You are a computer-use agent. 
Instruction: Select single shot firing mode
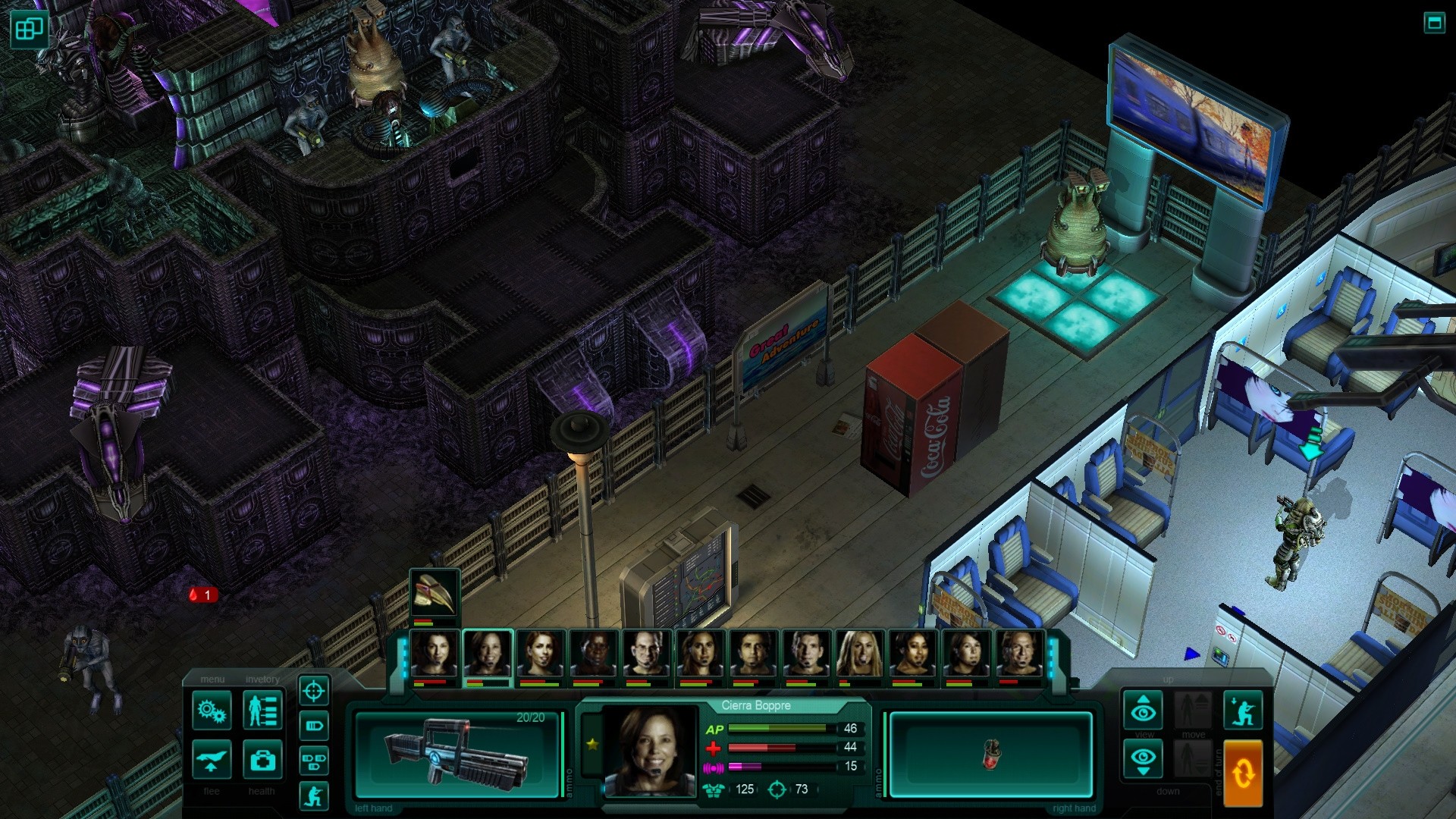click(315, 726)
